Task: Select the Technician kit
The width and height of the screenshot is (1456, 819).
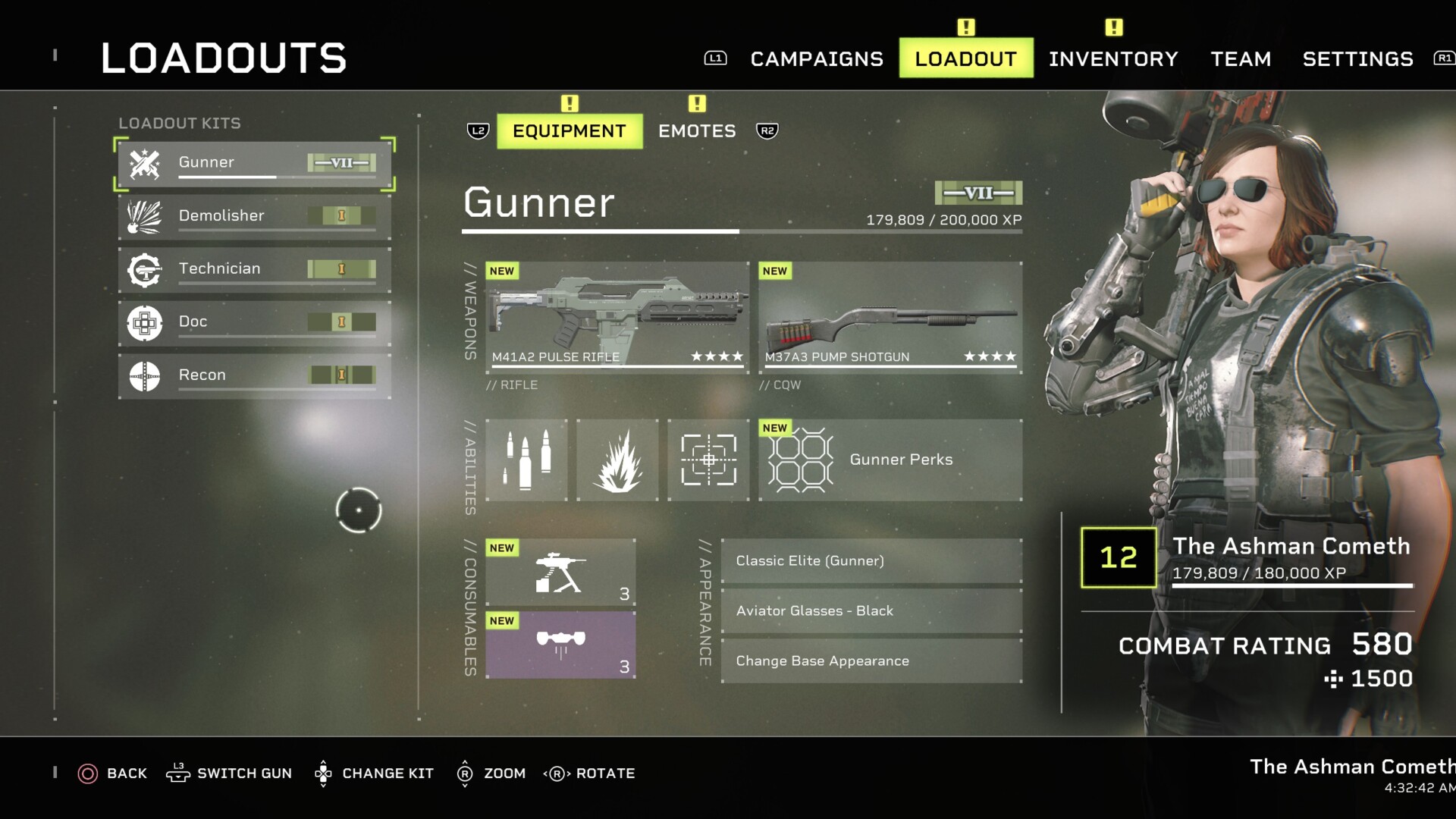Action: tap(254, 269)
